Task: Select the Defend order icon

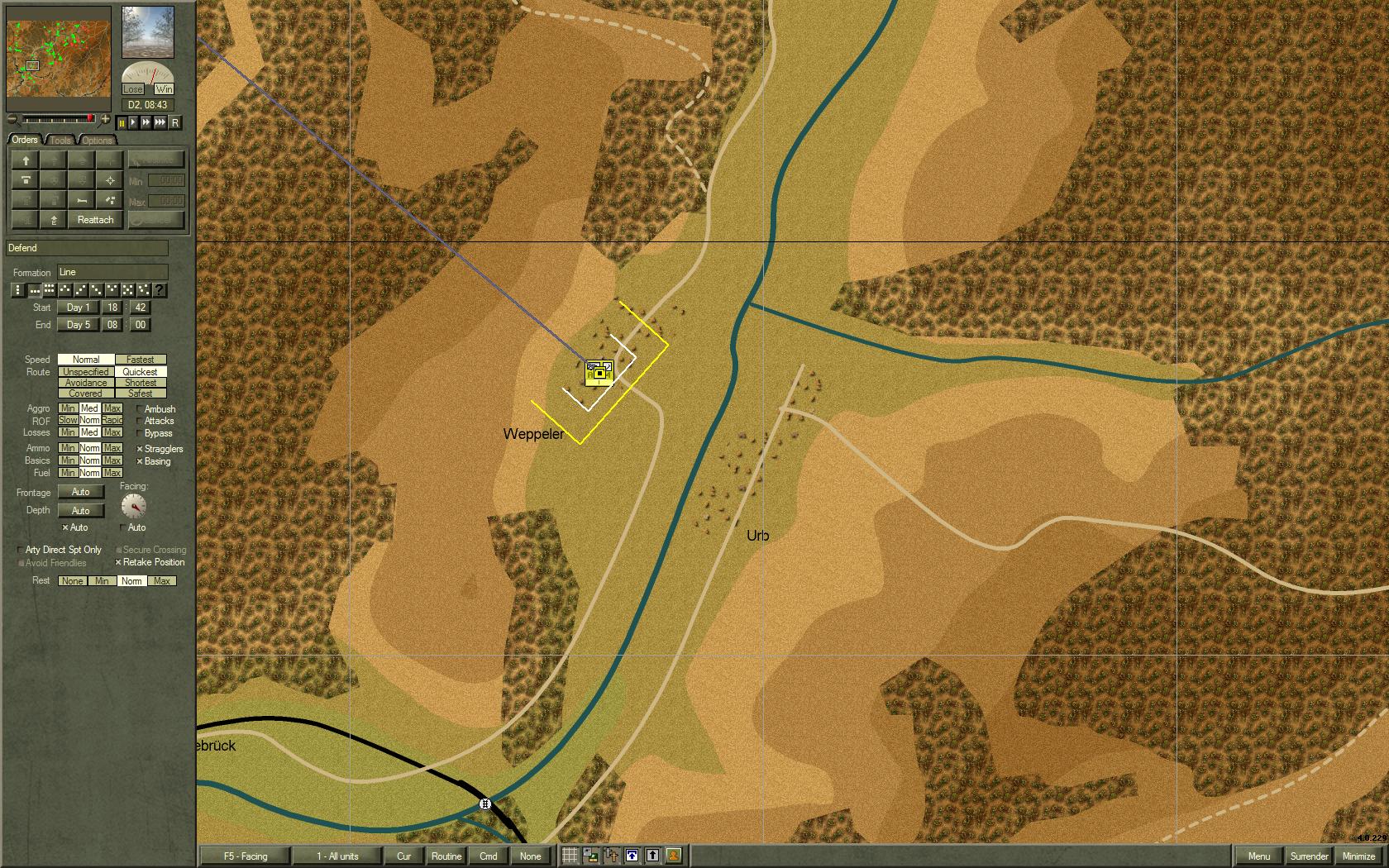Action: pos(26,180)
